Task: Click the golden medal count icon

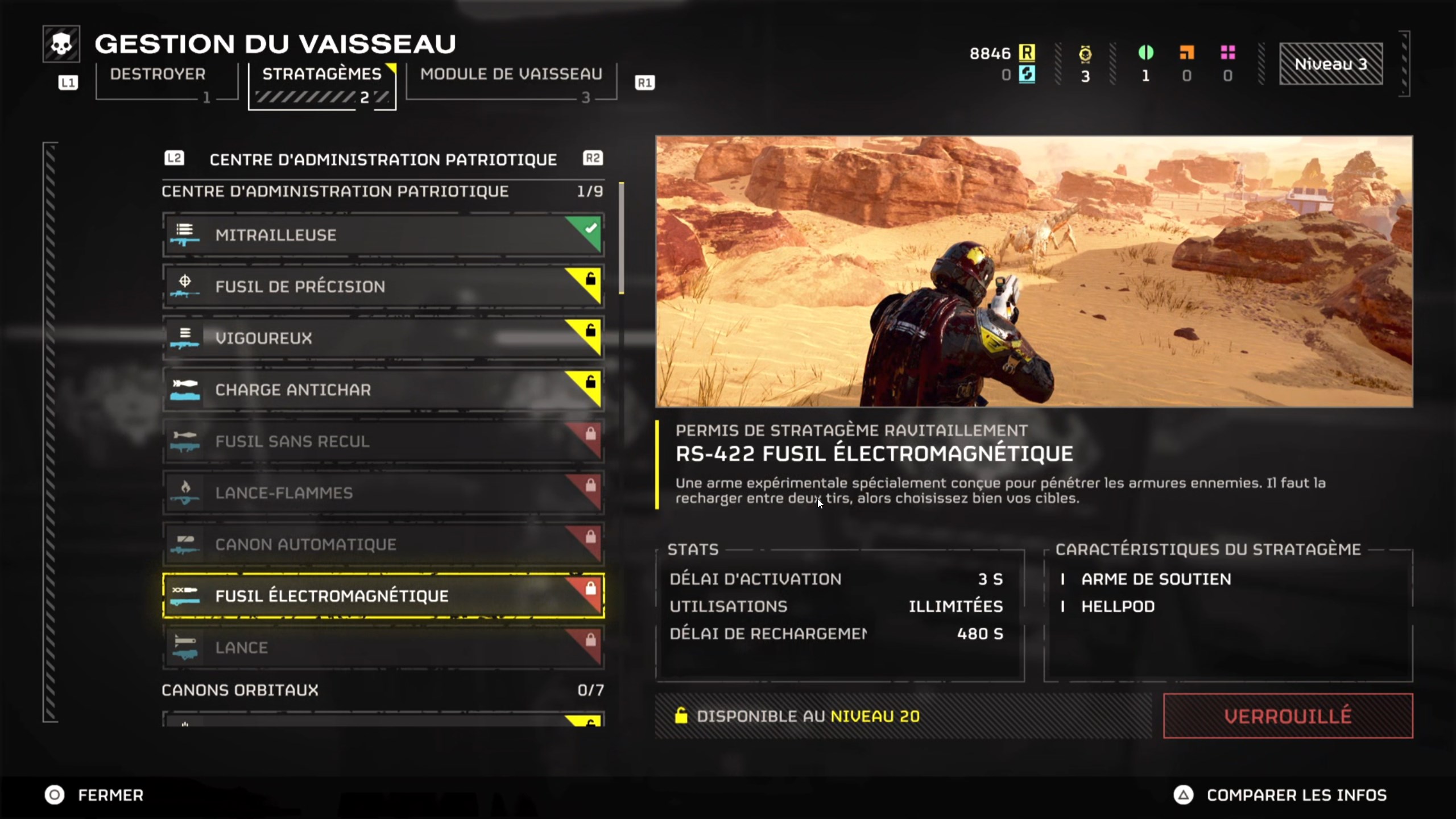Action: (x=1084, y=53)
